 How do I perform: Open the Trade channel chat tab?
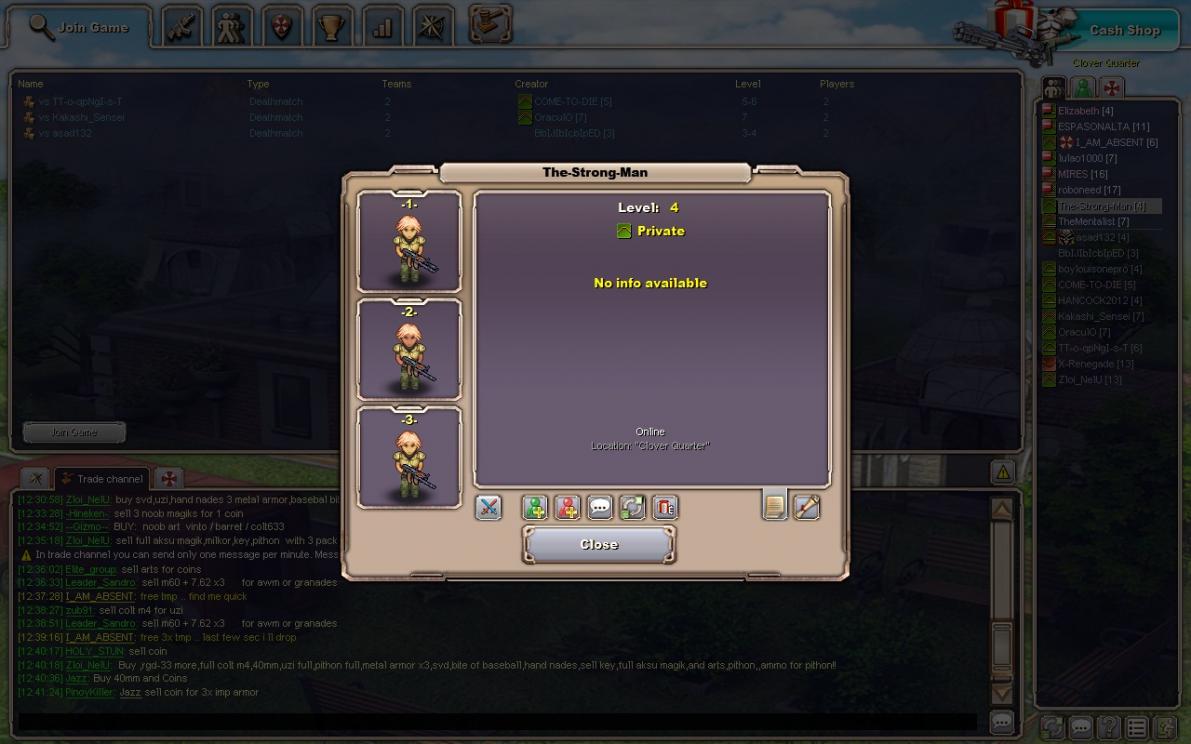pos(102,479)
